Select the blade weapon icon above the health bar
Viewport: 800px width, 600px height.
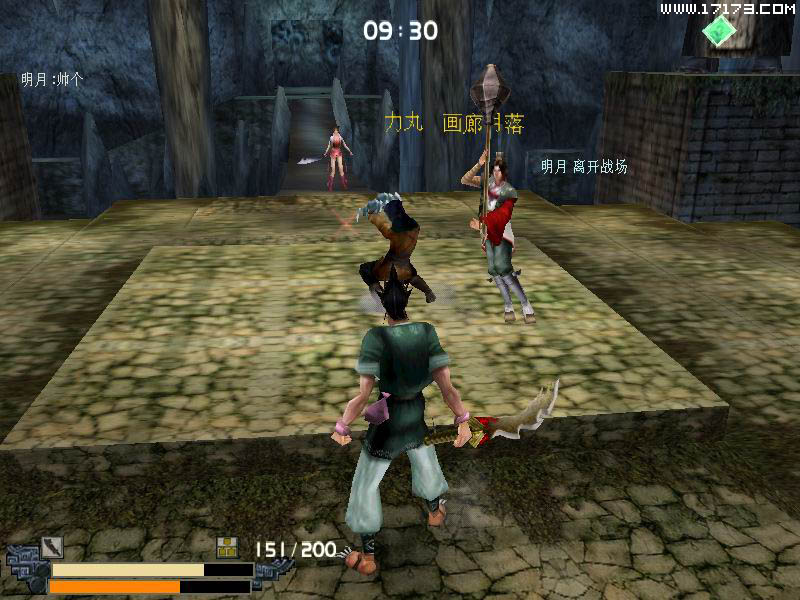tap(52, 548)
